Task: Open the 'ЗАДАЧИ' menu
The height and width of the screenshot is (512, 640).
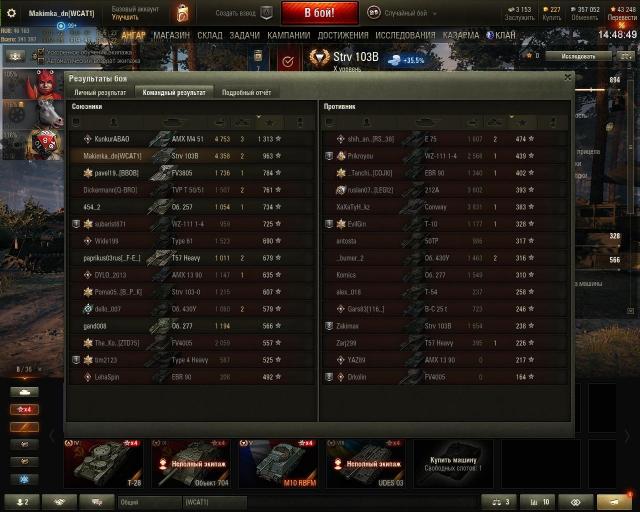Action: [x=245, y=35]
